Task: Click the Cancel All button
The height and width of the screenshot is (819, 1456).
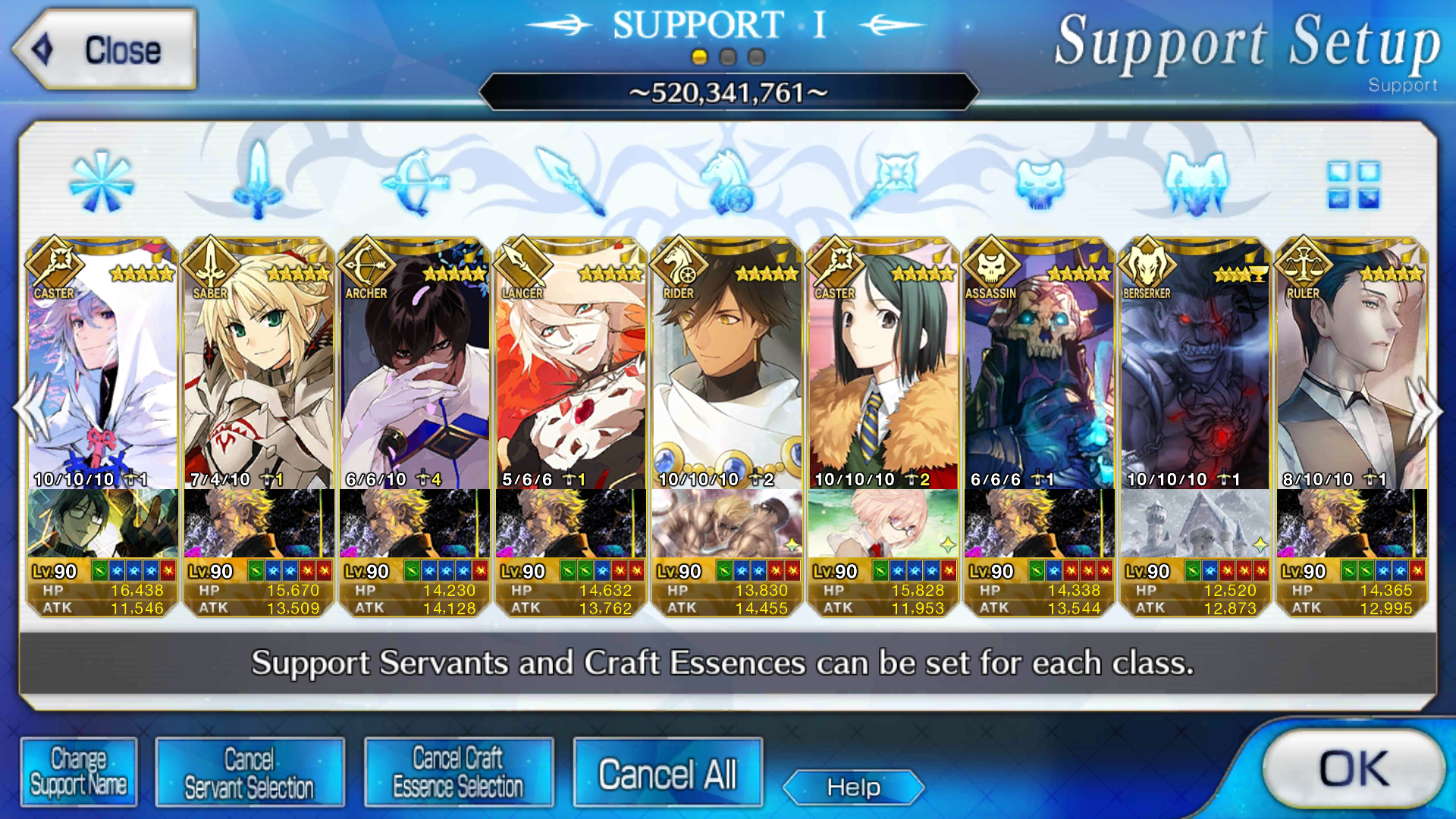Action: click(x=667, y=773)
